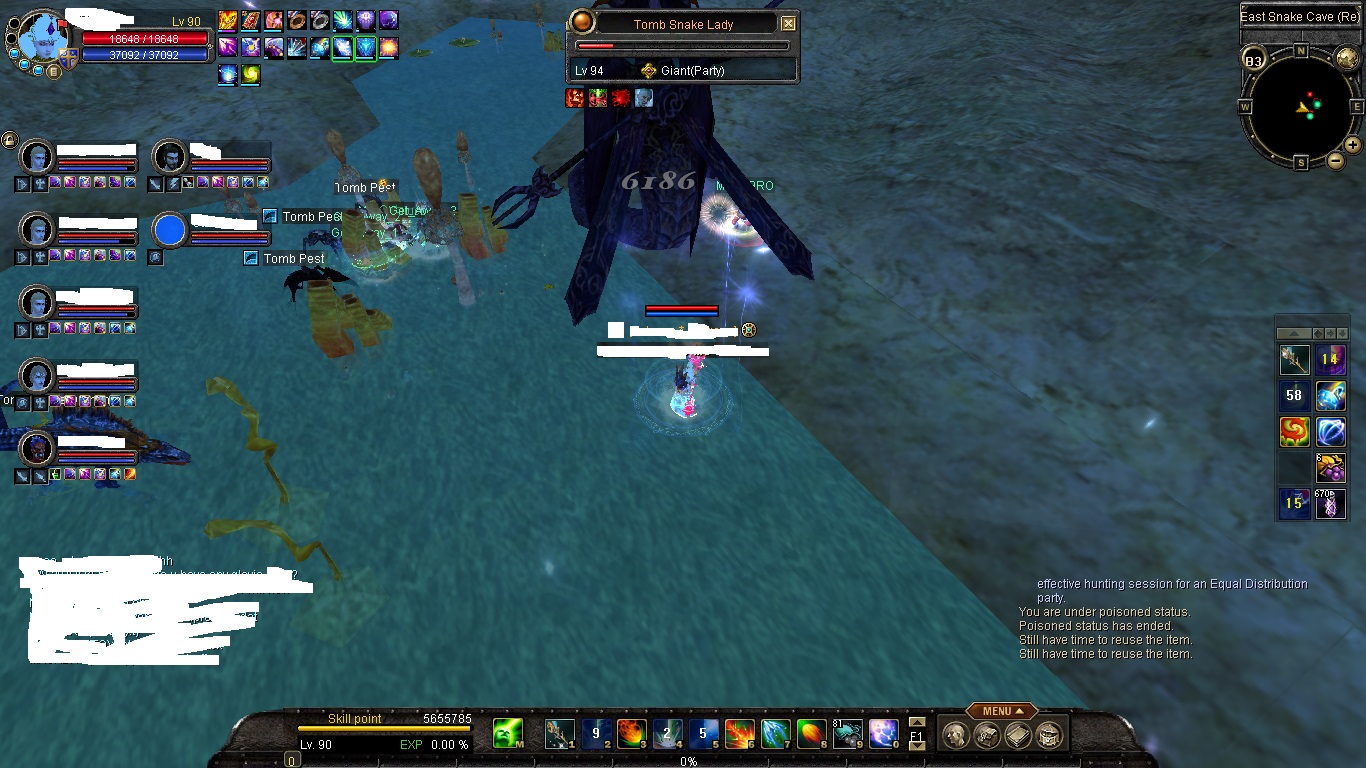Cast the fireball skill in hotbar slot 3
The width and height of the screenshot is (1366, 768).
tap(631, 735)
